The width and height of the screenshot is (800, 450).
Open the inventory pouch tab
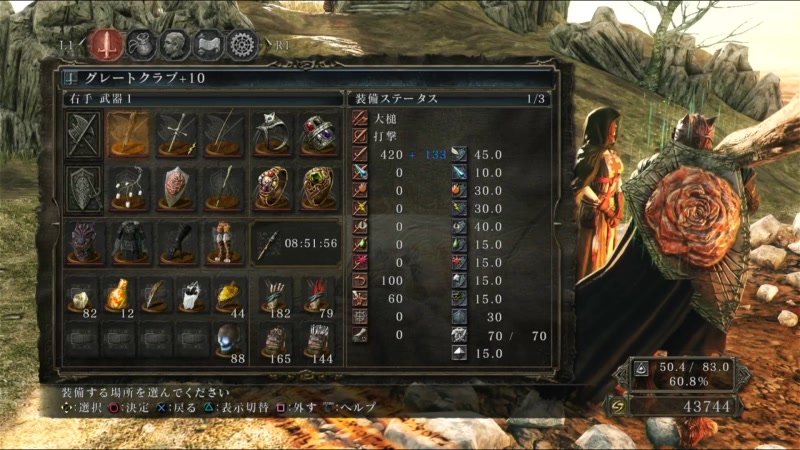coord(141,44)
